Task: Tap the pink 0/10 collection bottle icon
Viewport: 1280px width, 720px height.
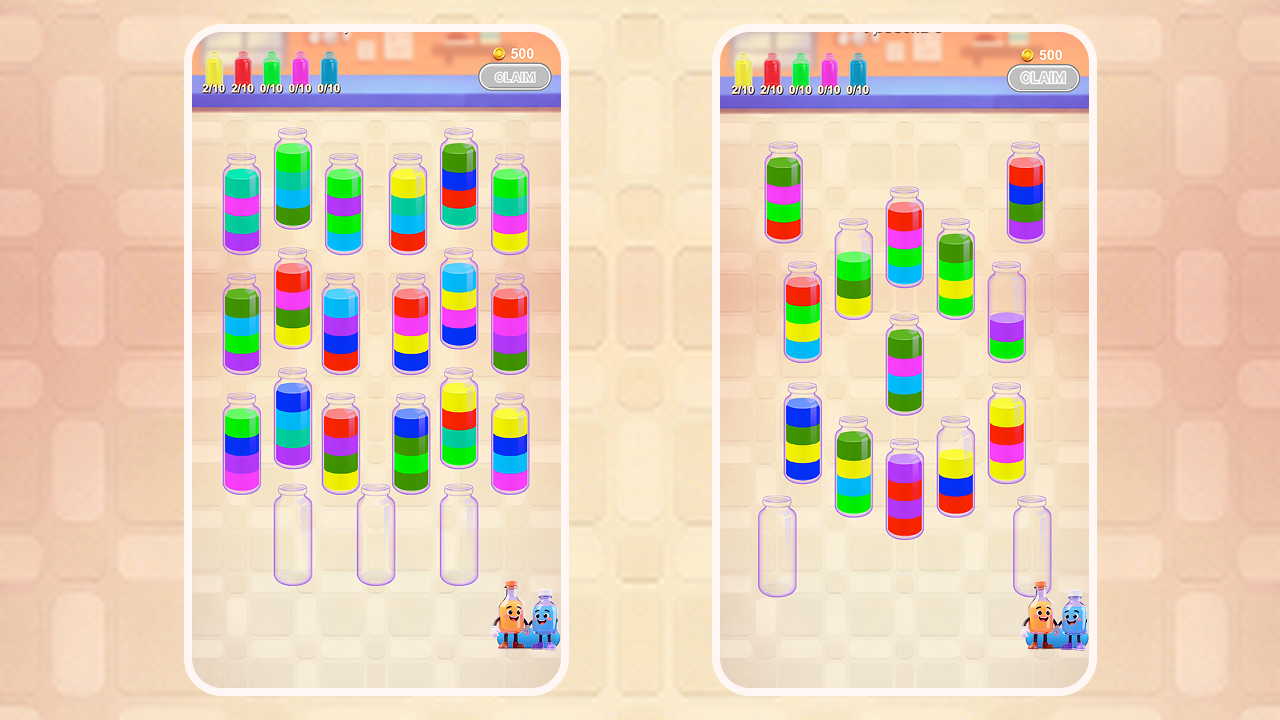Action: click(x=298, y=68)
